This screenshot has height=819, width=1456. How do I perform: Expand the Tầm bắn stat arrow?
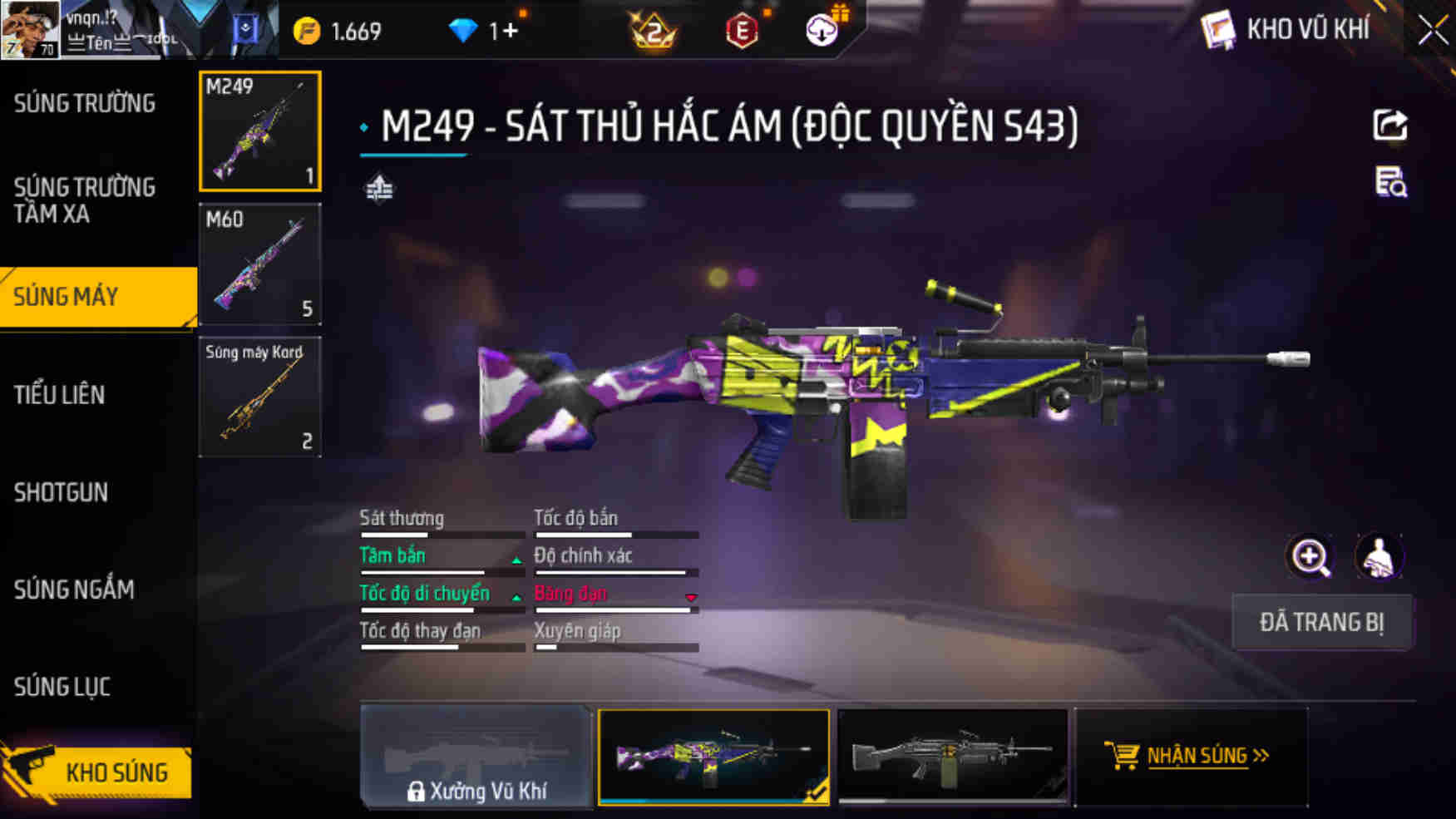pos(516,560)
